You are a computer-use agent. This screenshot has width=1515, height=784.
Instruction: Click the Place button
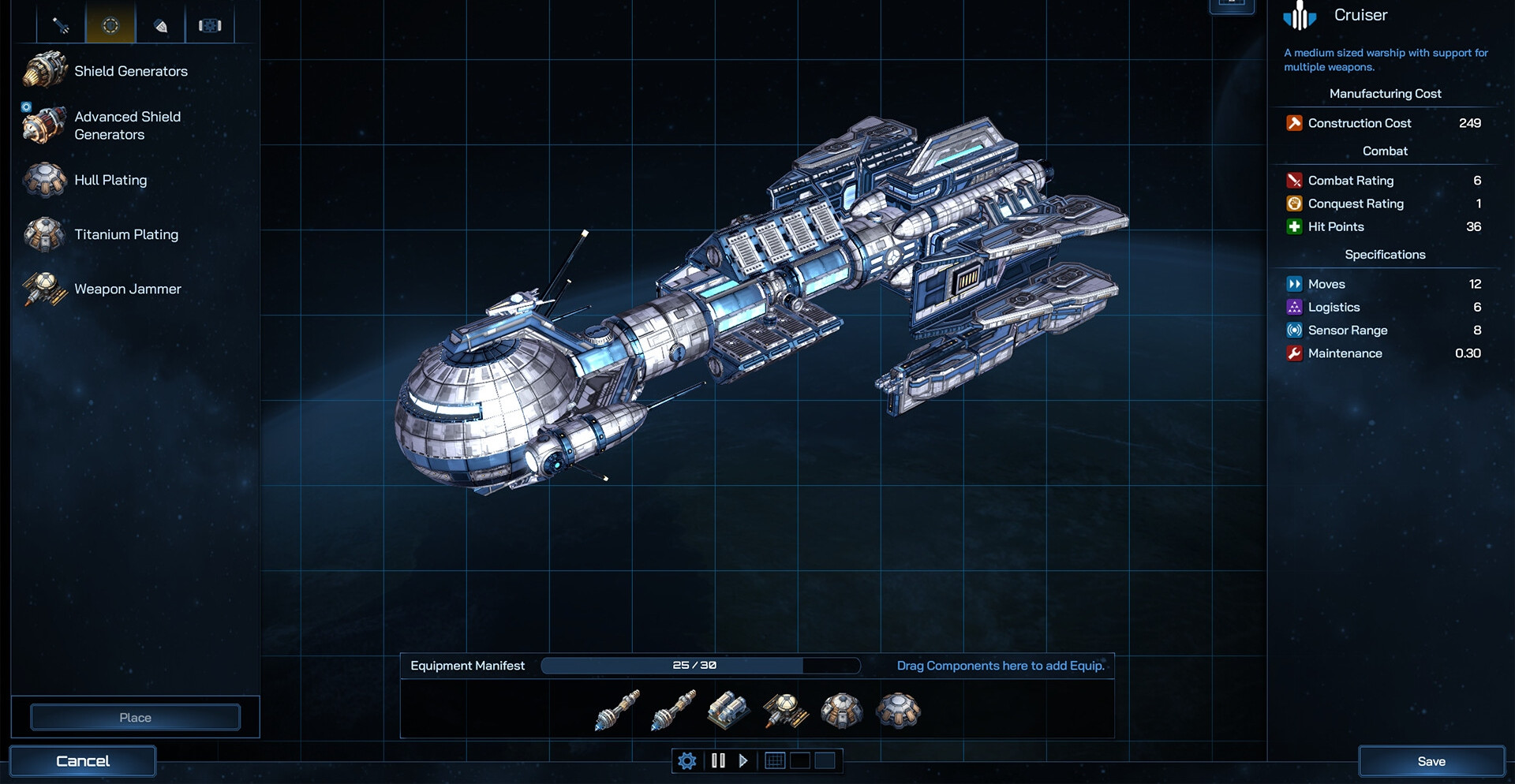coord(135,718)
